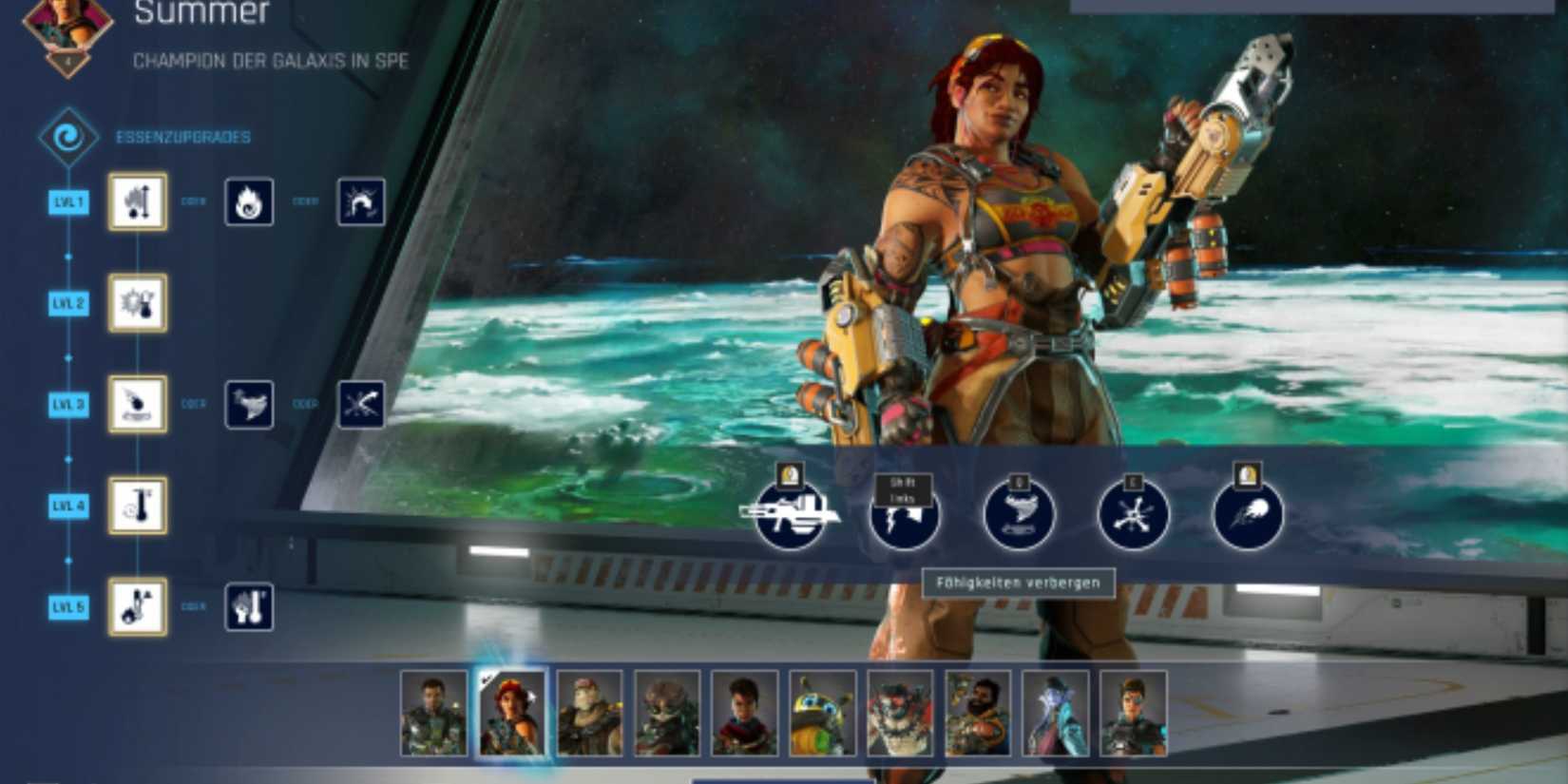The width and height of the screenshot is (1568, 784).
Task: Toggle Fähigkeiten verbergen to hide abilities
Action: 1022,583
